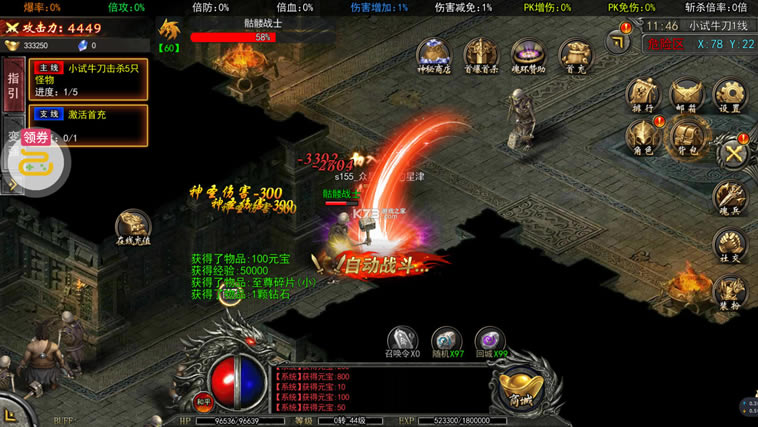Image resolution: width=758 pixels, height=427 pixels.
Task: Toggle the crossed swords menu button
Action: (735, 153)
